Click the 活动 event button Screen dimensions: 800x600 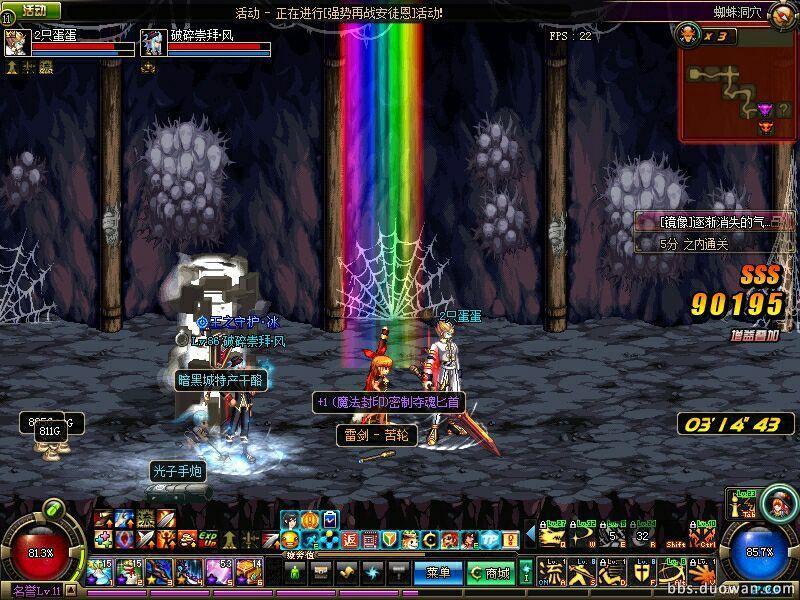(35, 11)
